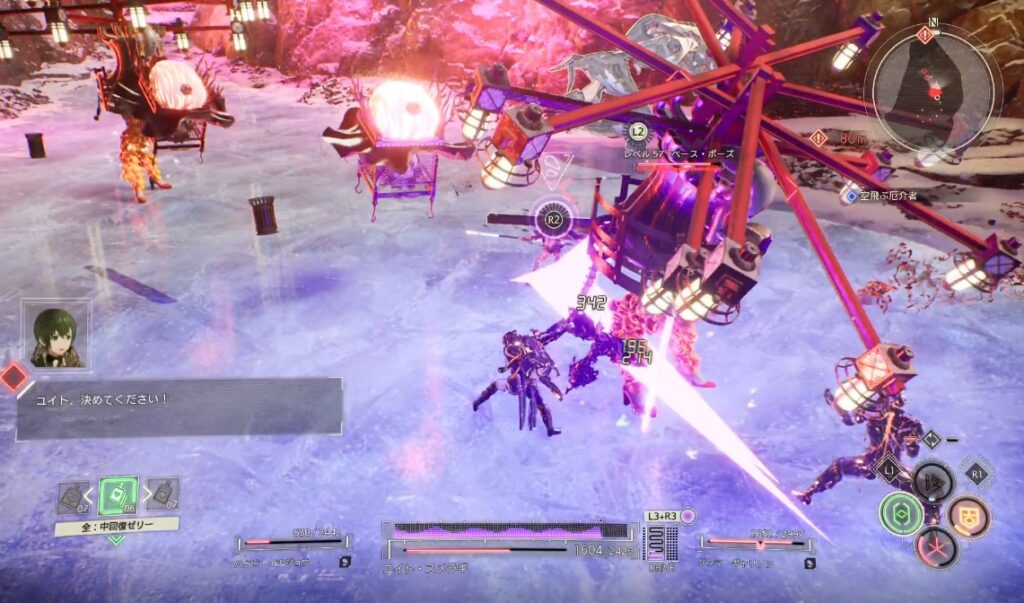The height and width of the screenshot is (603, 1024).
Task: Click the green-haired speaker portrait
Action: click(x=57, y=336)
